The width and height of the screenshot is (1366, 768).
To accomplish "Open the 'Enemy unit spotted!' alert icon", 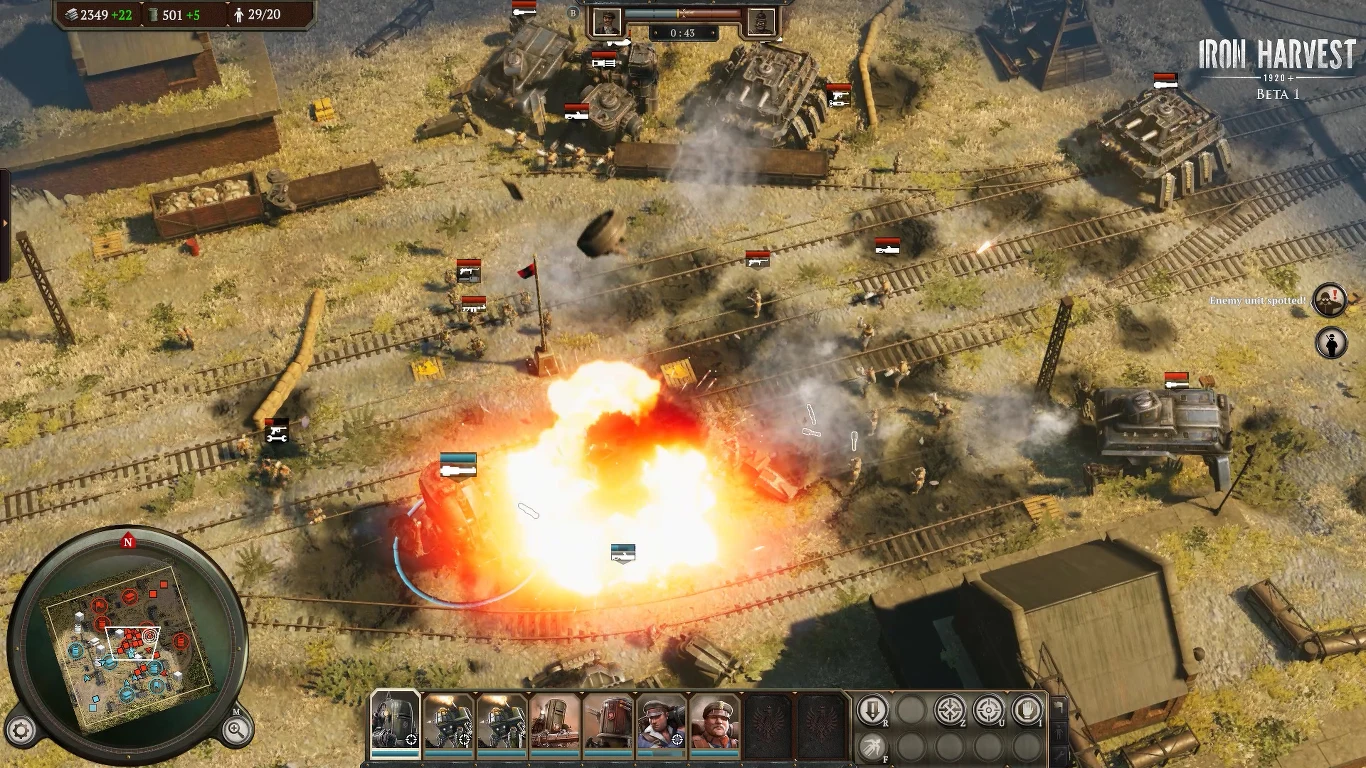I will (x=1330, y=300).
